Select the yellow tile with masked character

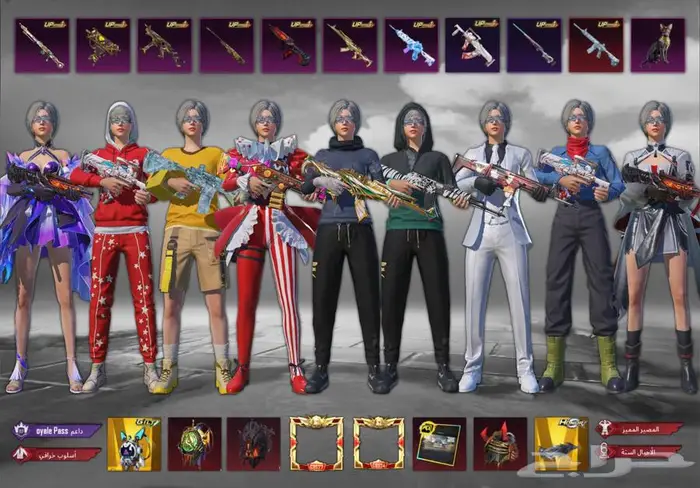point(134,443)
